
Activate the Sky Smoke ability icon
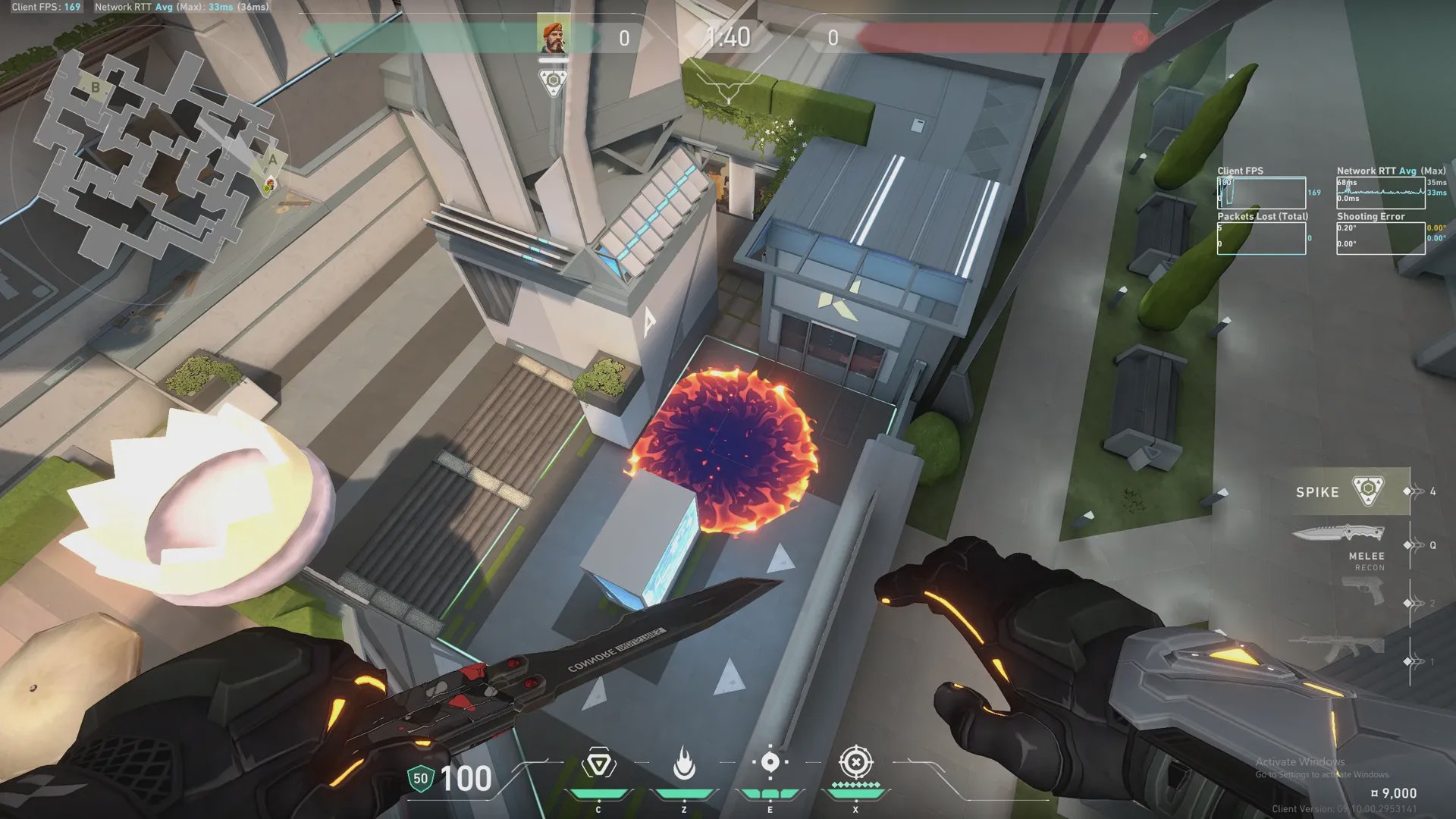point(770,763)
